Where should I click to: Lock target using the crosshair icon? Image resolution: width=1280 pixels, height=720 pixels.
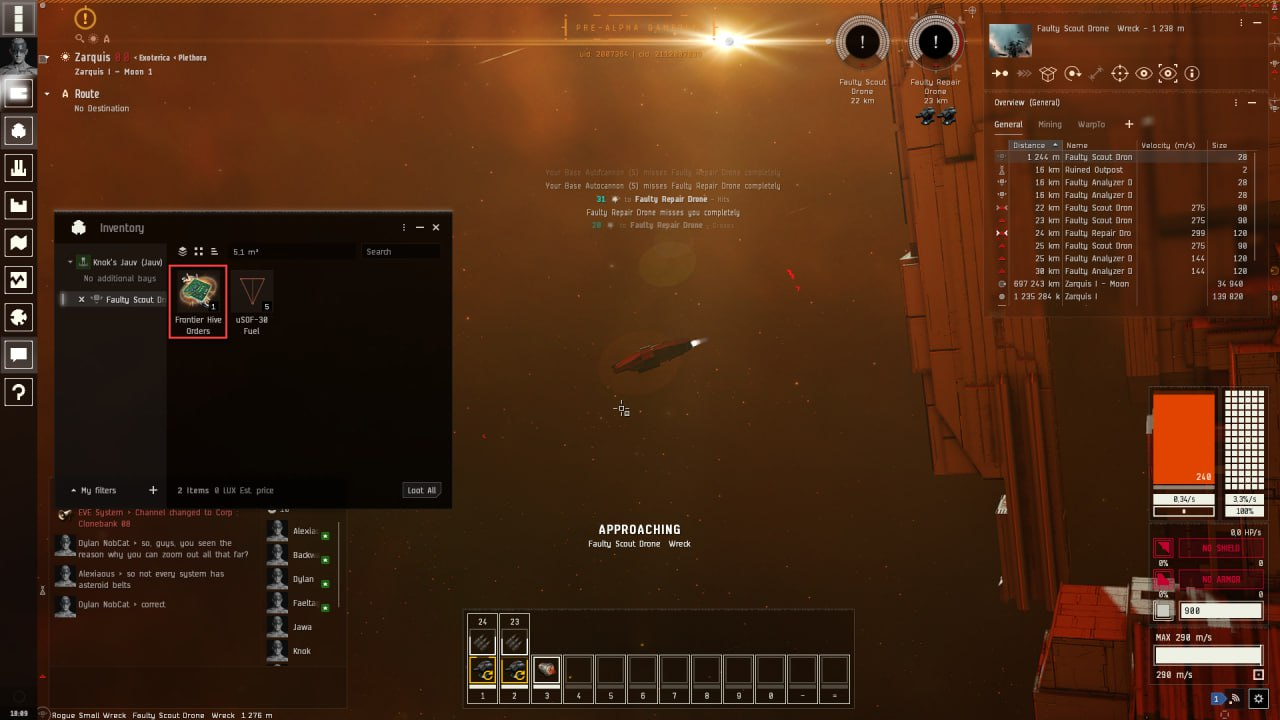1119,74
